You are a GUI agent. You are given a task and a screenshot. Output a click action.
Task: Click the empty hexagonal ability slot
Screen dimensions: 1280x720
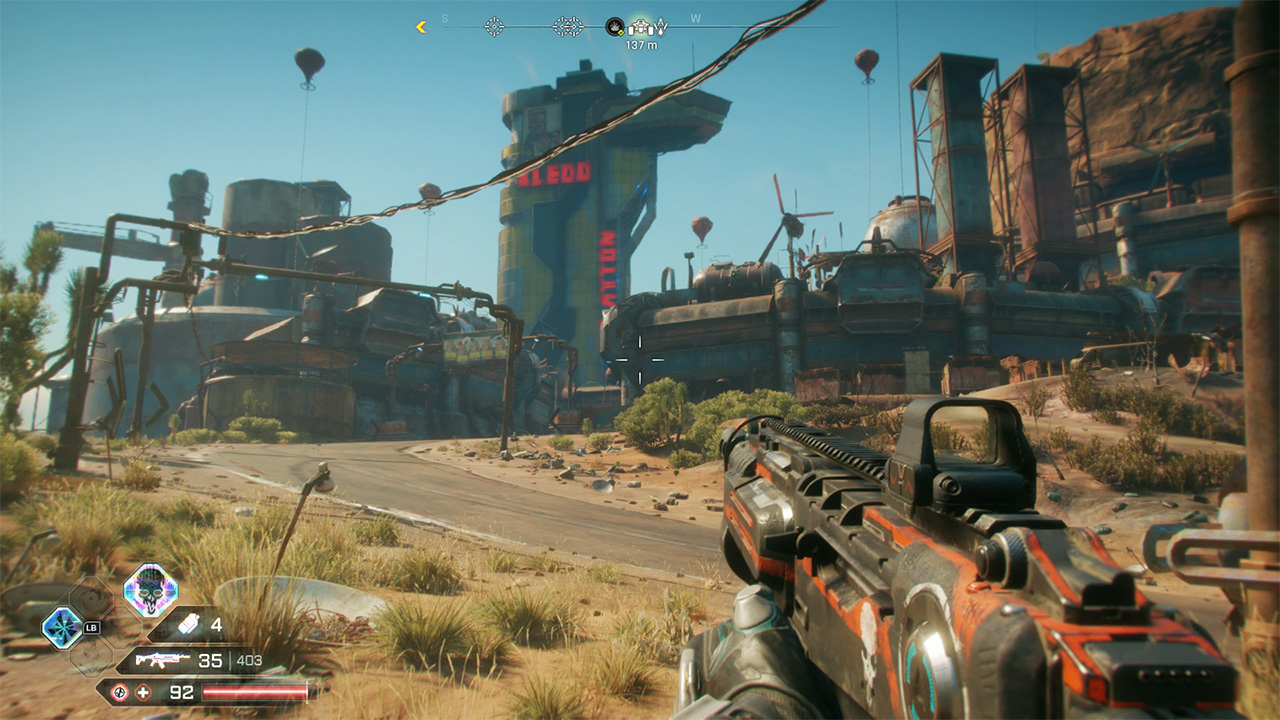(x=91, y=596)
